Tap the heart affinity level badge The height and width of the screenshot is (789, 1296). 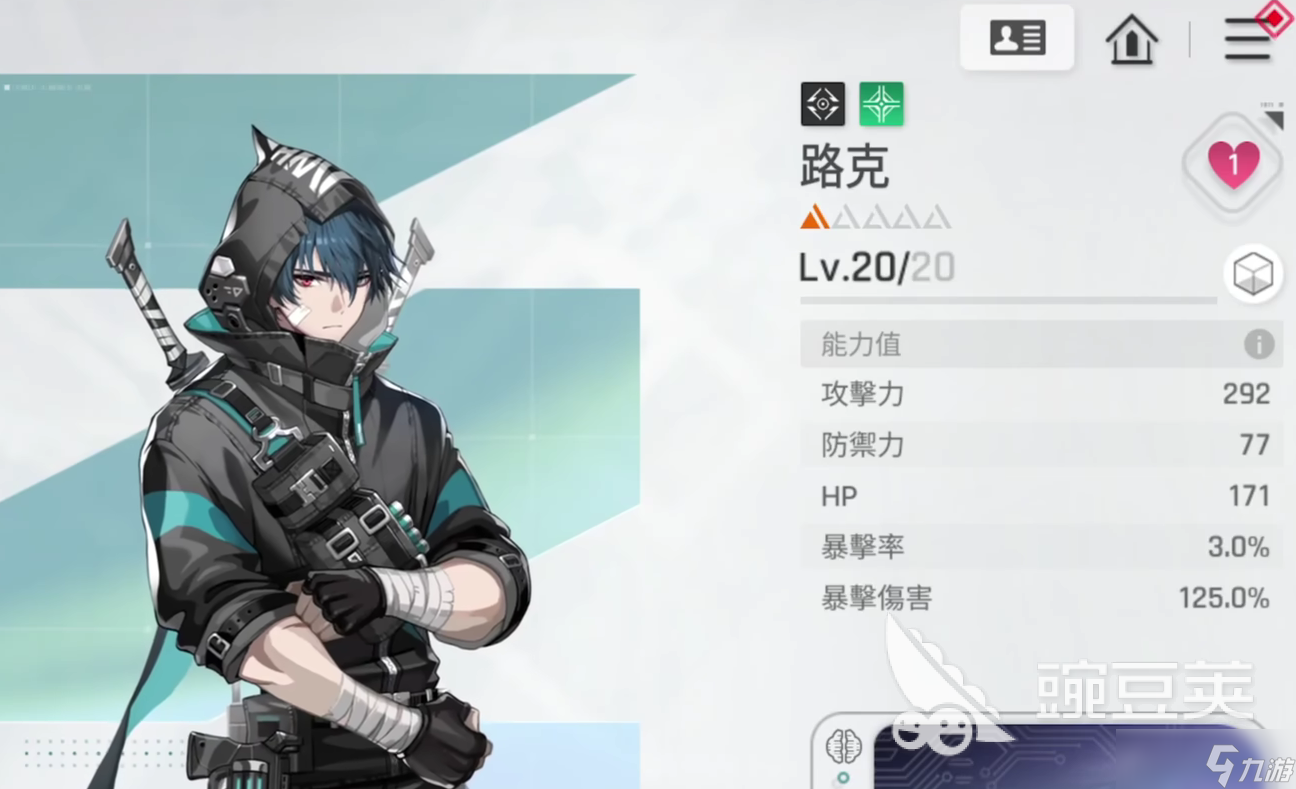pyautogui.click(x=1231, y=166)
